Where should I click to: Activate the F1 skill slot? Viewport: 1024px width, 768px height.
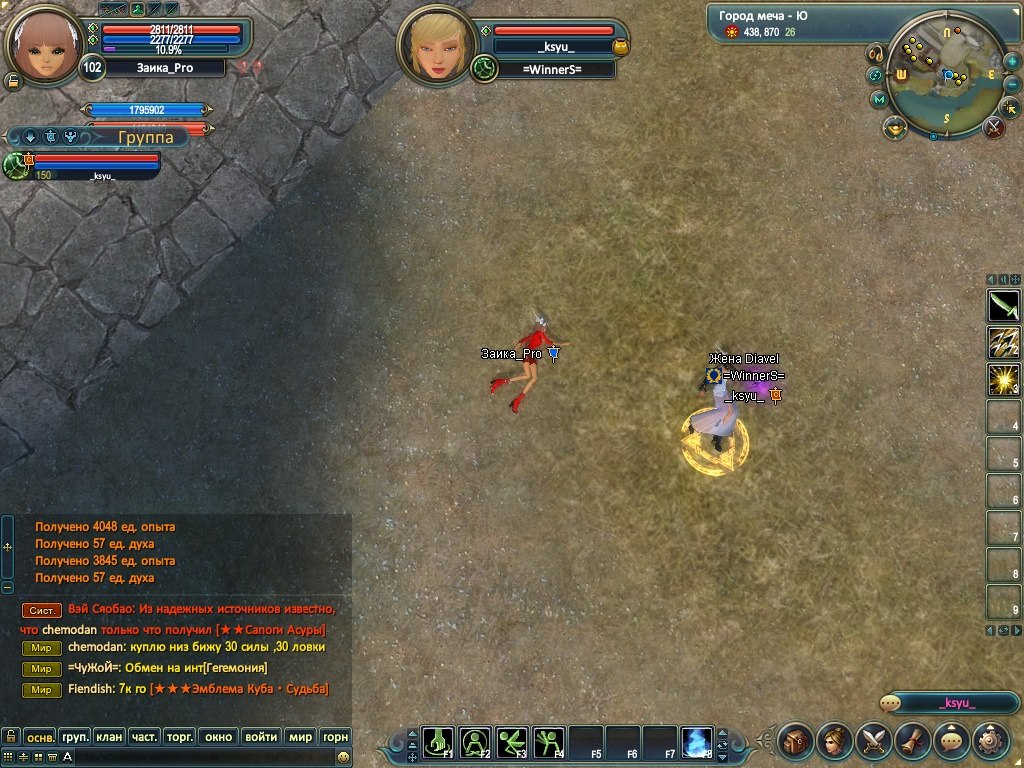438,742
